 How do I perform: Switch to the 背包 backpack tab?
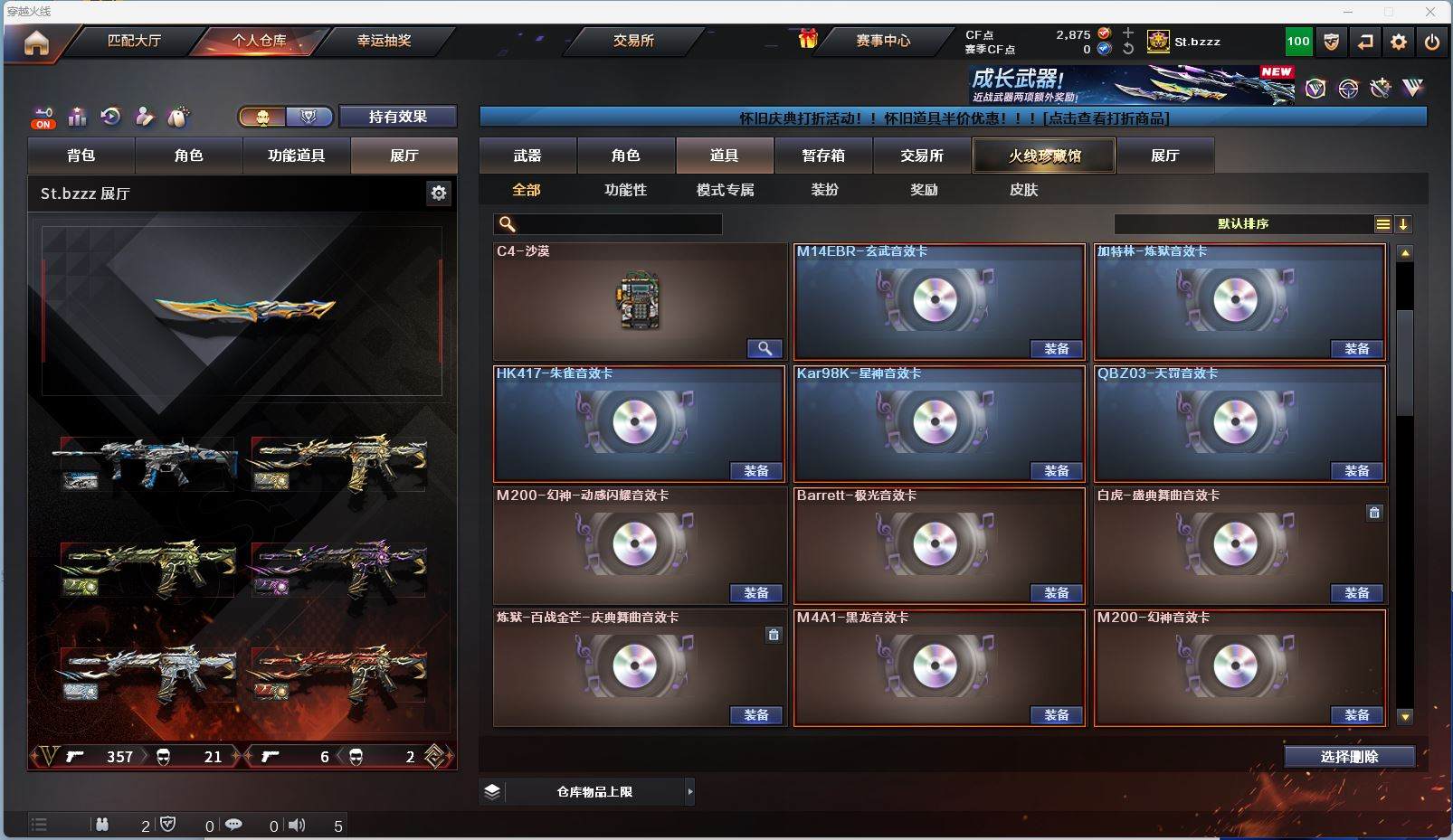click(x=81, y=156)
